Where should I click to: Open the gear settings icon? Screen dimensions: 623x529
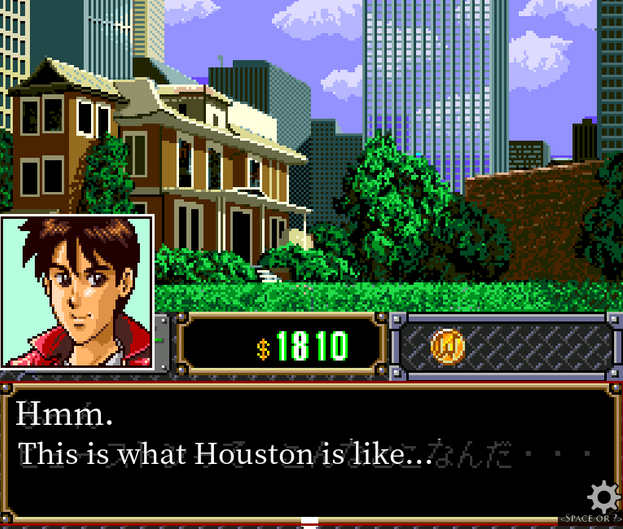click(x=603, y=497)
